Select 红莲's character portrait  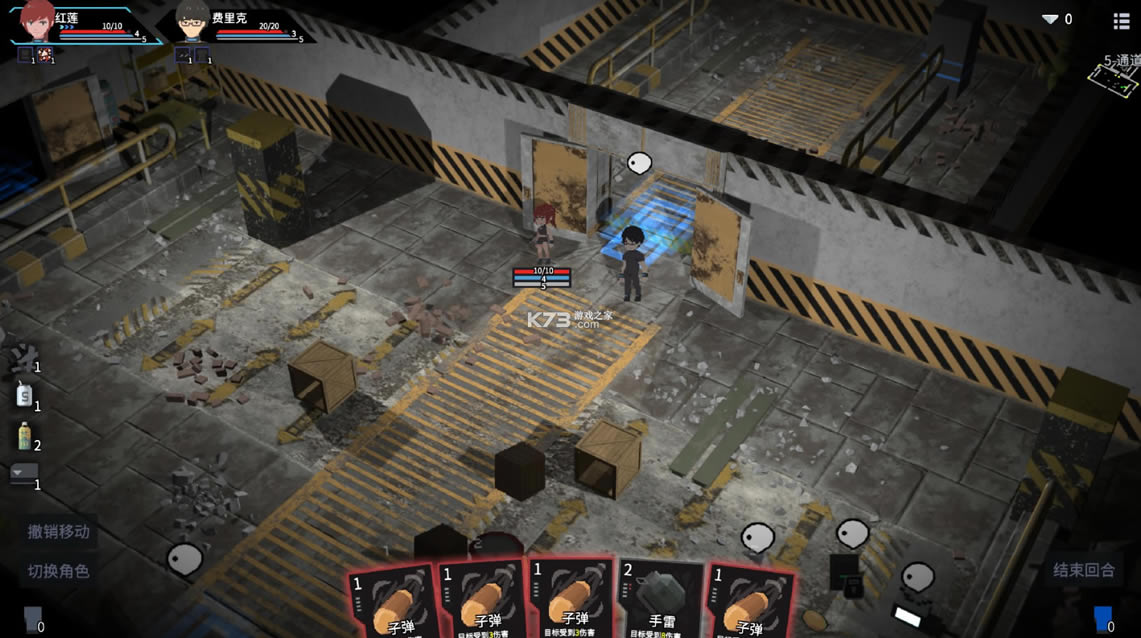[37, 20]
